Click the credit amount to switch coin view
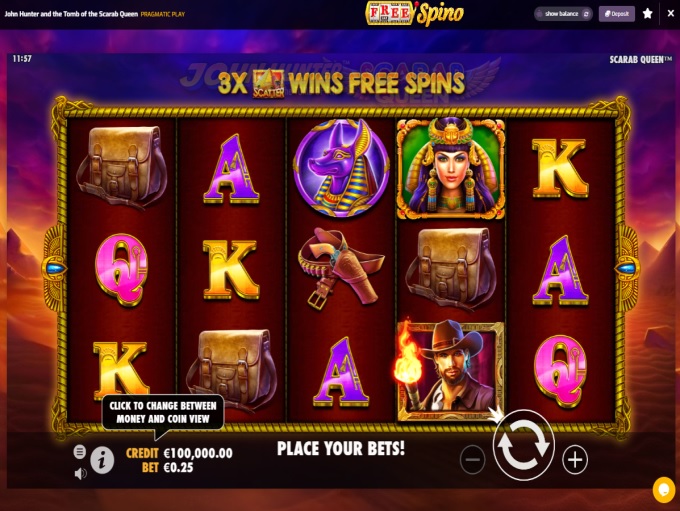Viewport: 680px width, 511px height. (x=193, y=453)
